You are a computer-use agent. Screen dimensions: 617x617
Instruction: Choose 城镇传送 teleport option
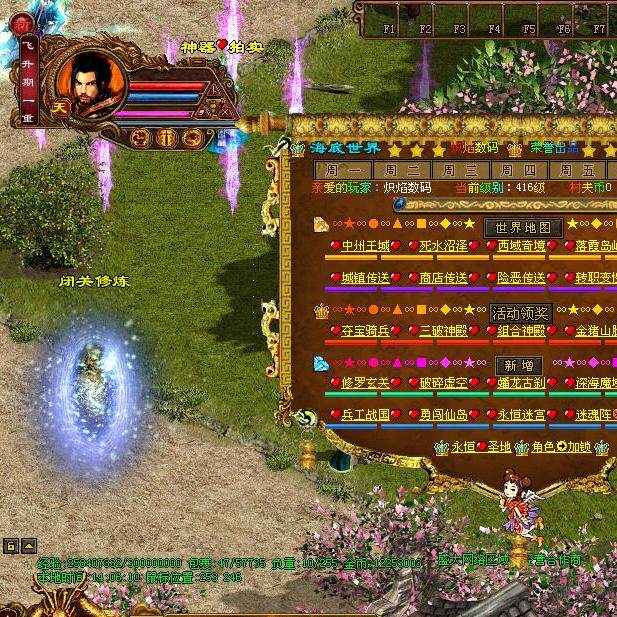pos(365,278)
